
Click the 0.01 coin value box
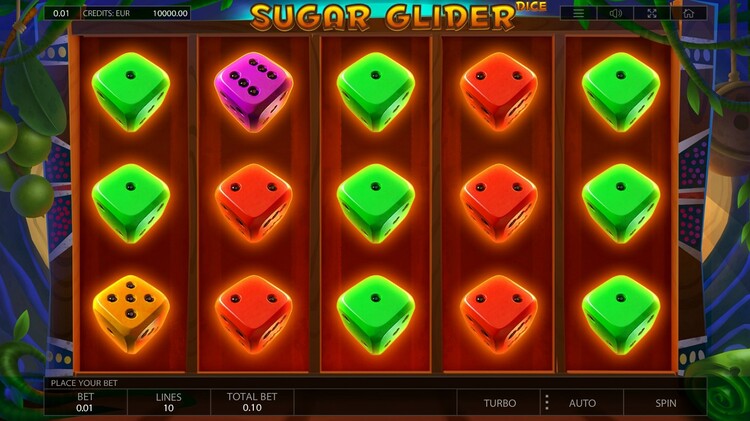(x=62, y=13)
